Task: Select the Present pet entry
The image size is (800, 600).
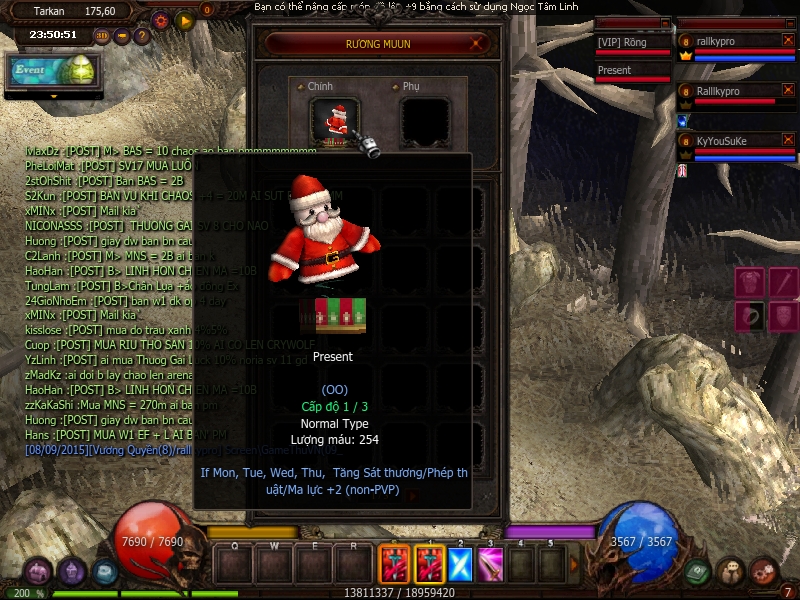Action: tap(632, 71)
